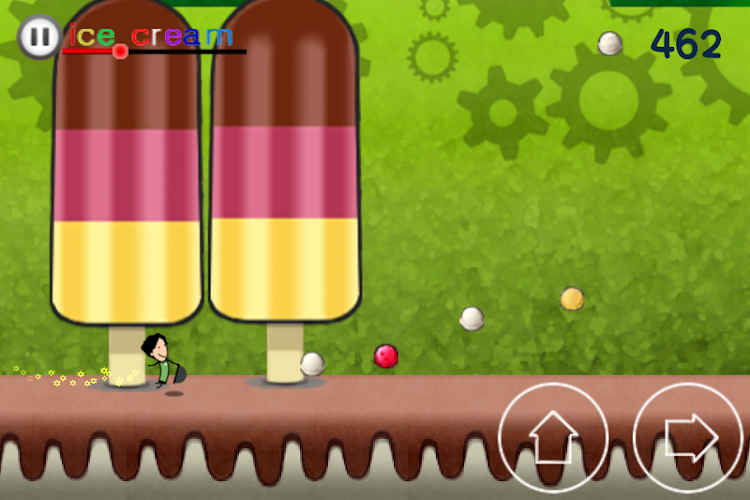
Task: Tap the right-arrow dash button
Action: click(x=688, y=437)
